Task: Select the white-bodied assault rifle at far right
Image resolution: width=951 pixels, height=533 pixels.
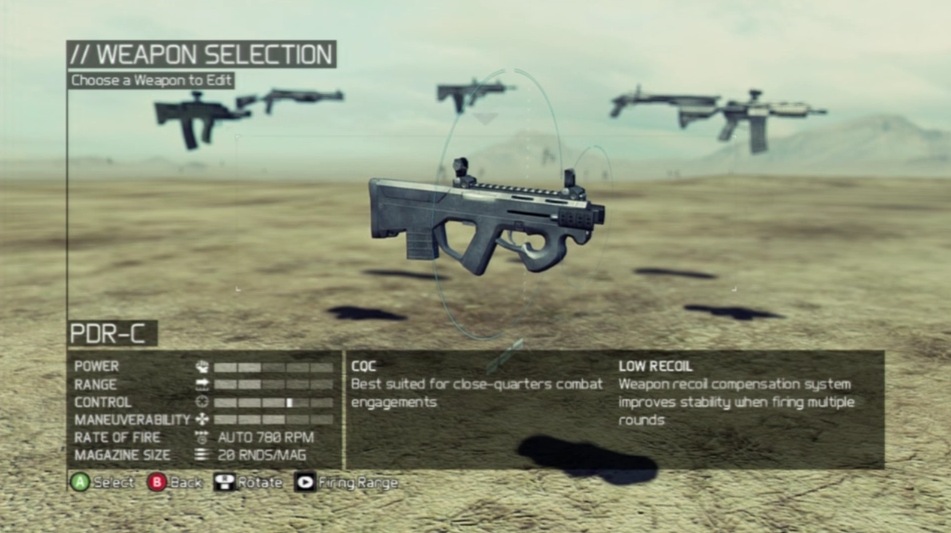Action: click(x=760, y=117)
